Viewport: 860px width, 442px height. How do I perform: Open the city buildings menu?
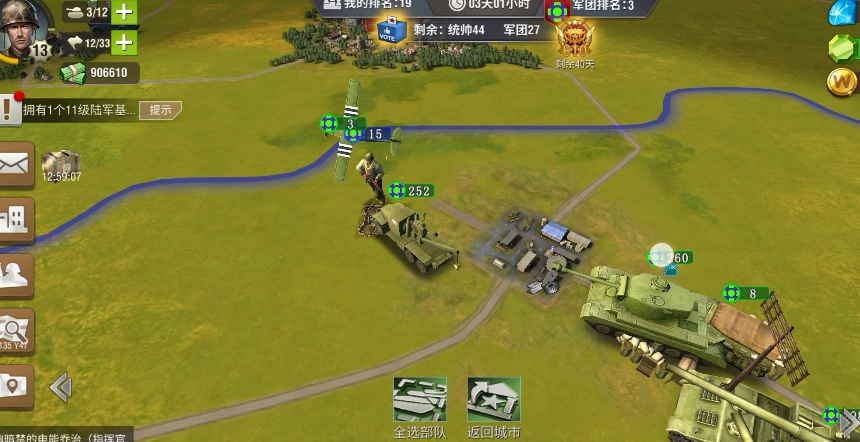pyautogui.click(x=15, y=220)
